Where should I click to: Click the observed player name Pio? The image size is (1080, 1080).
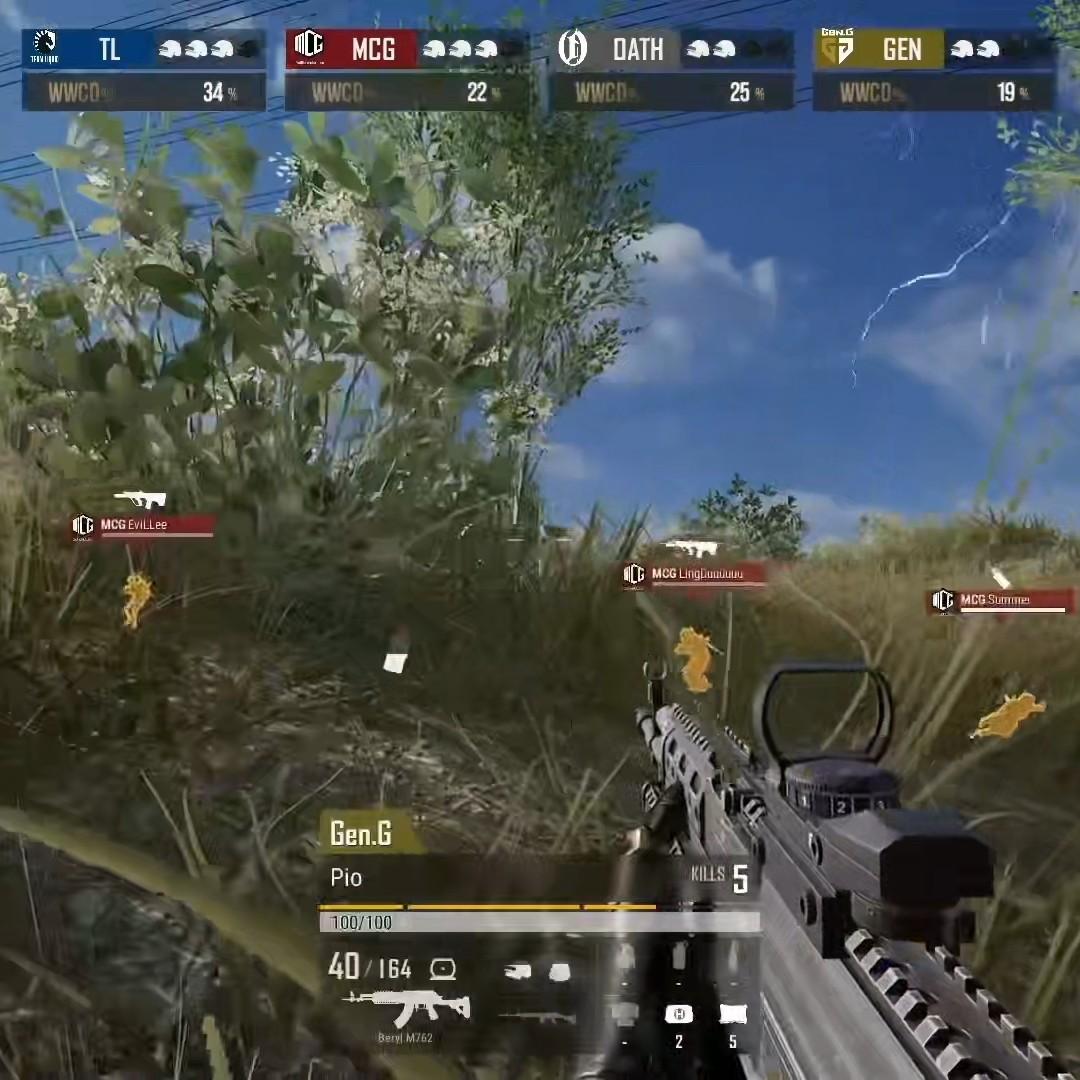(x=347, y=878)
